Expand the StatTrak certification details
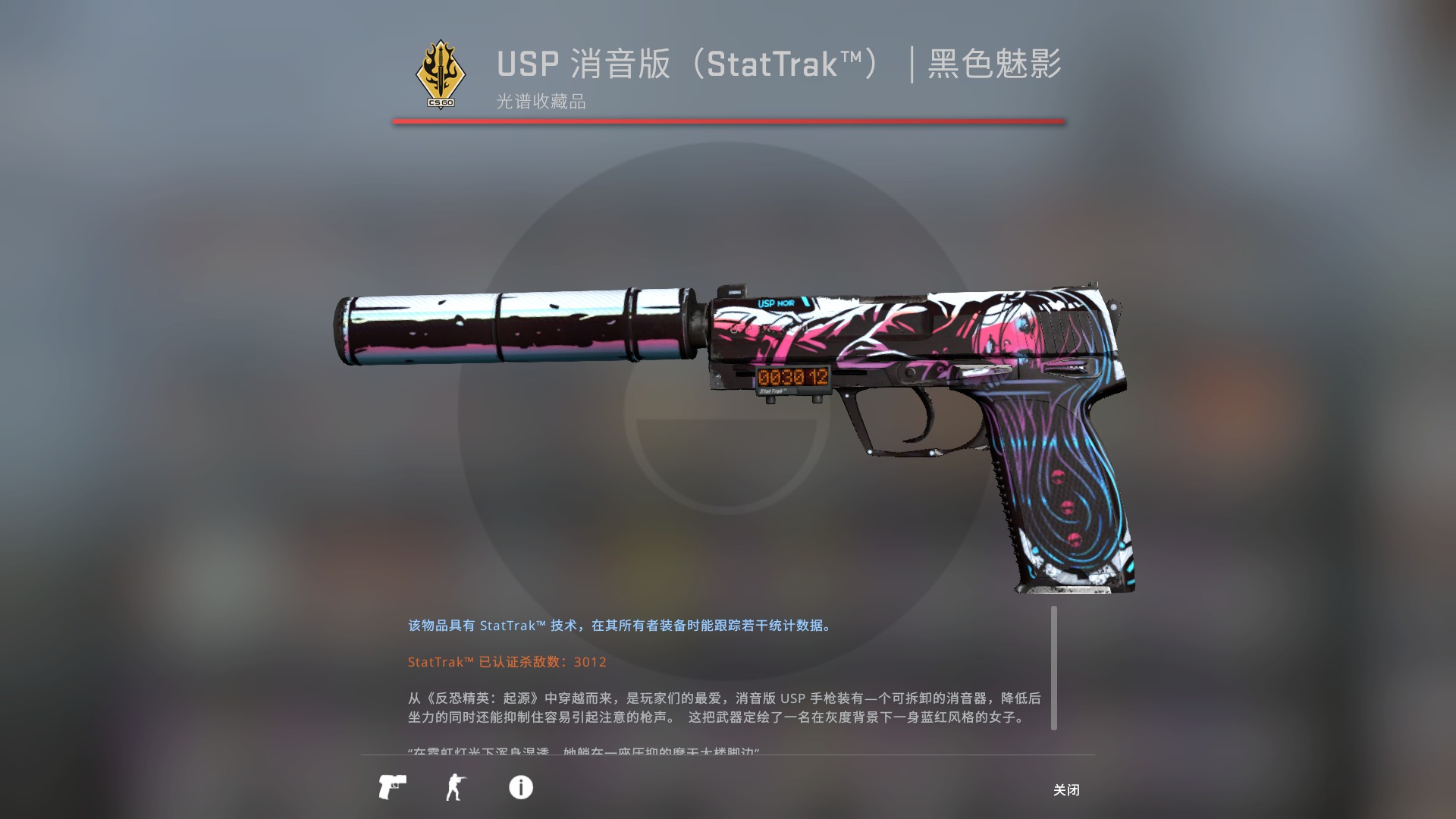 coord(506,662)
